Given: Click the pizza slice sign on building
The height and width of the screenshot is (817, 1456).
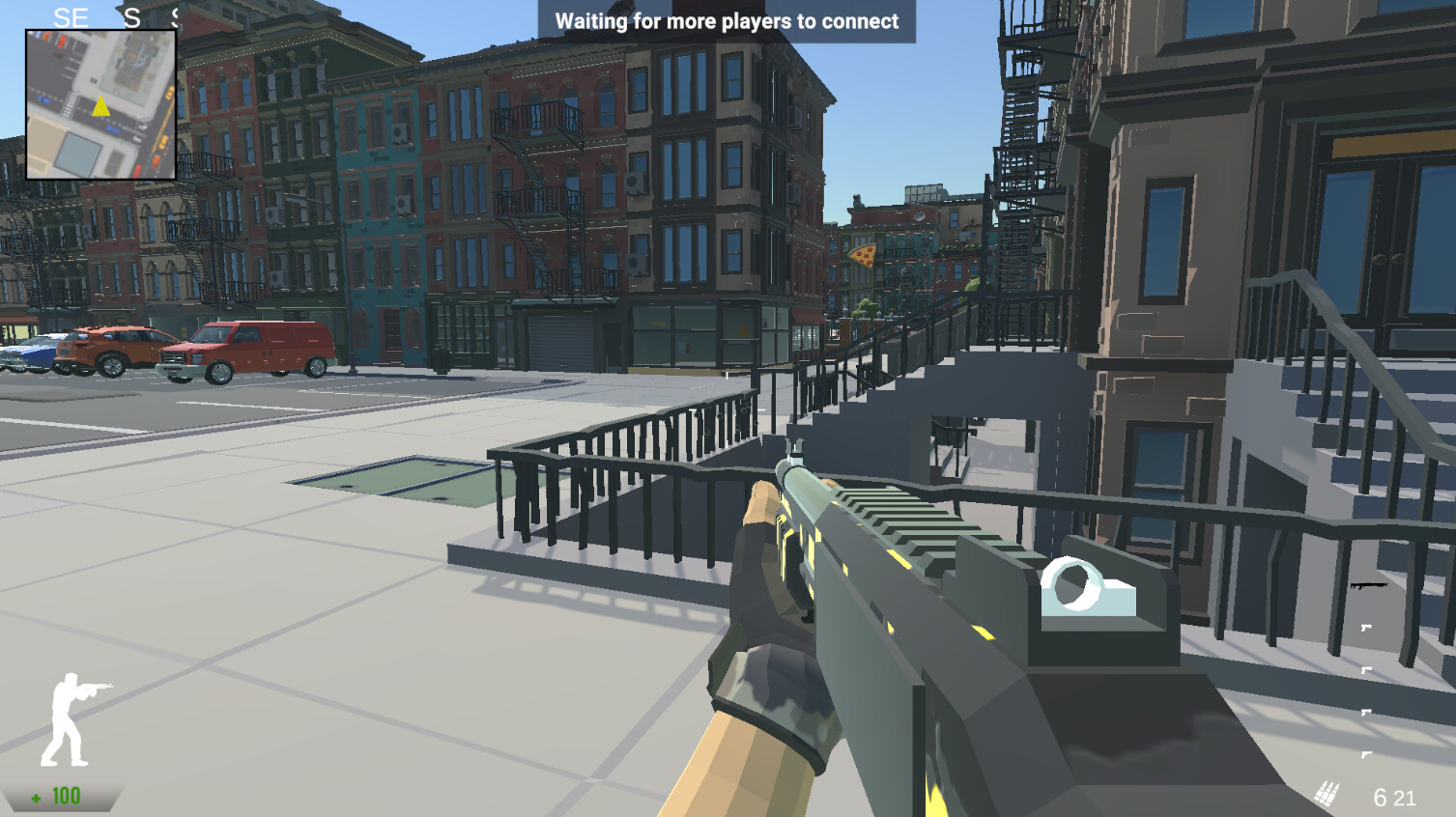Looking at the screenshot, I should point(863,255).
